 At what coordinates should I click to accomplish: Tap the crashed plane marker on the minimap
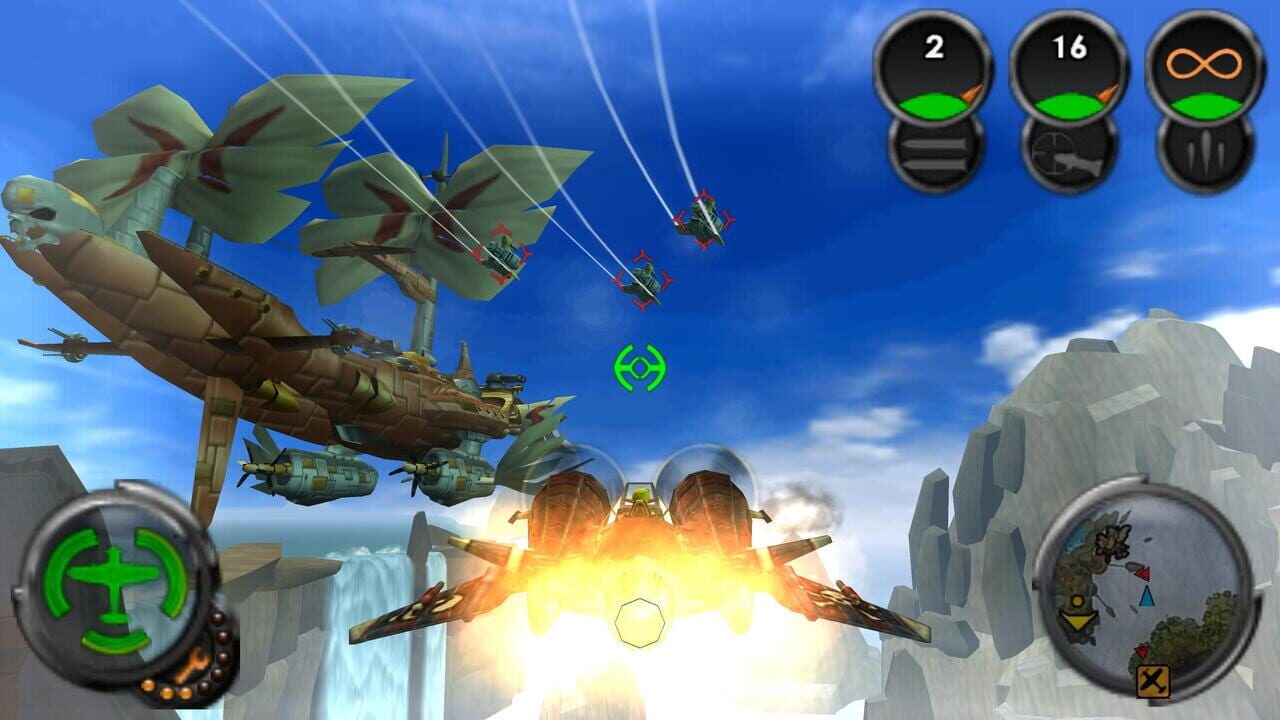tap(1153, 678)
